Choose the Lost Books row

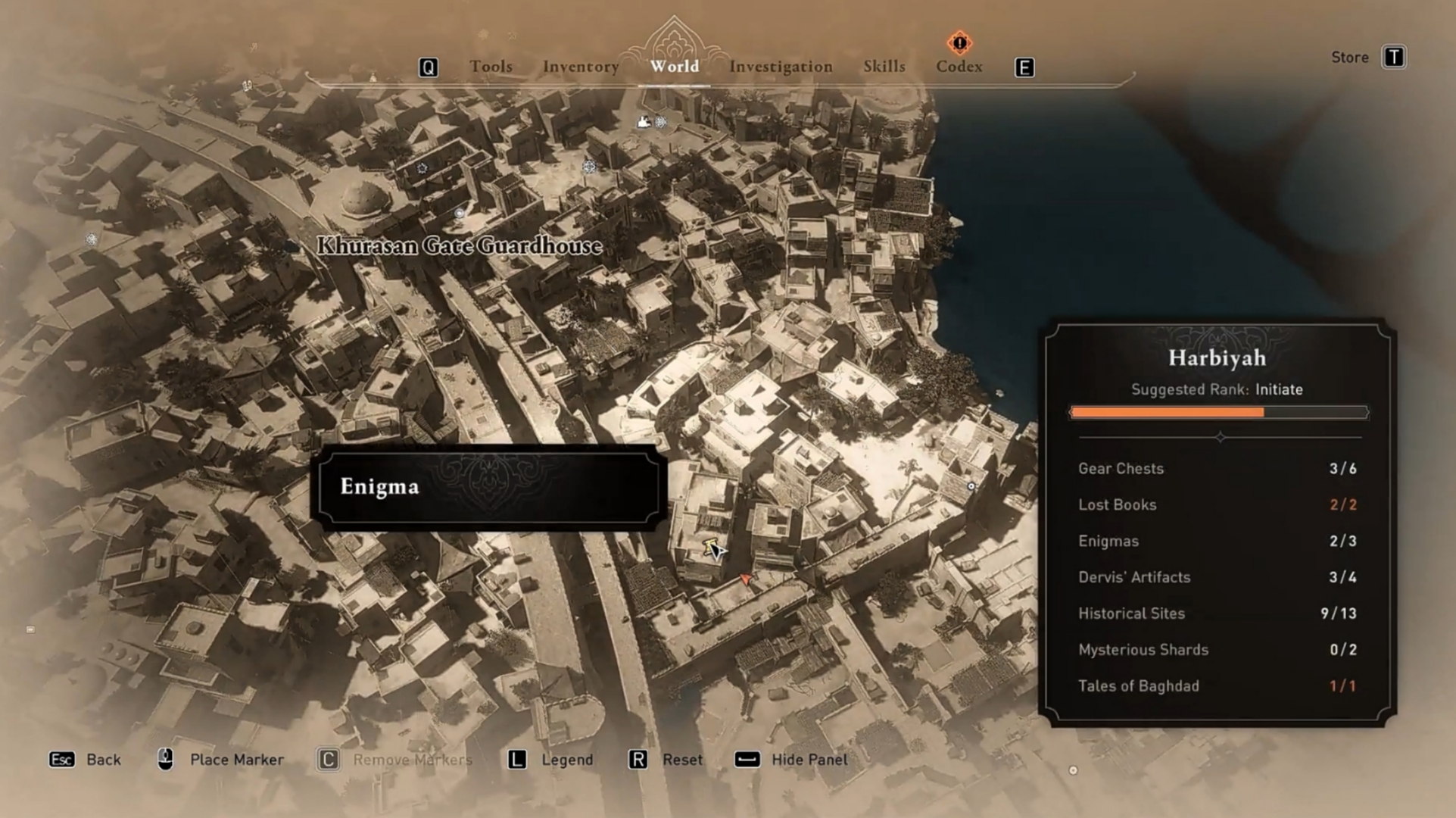pos(1217,505)
